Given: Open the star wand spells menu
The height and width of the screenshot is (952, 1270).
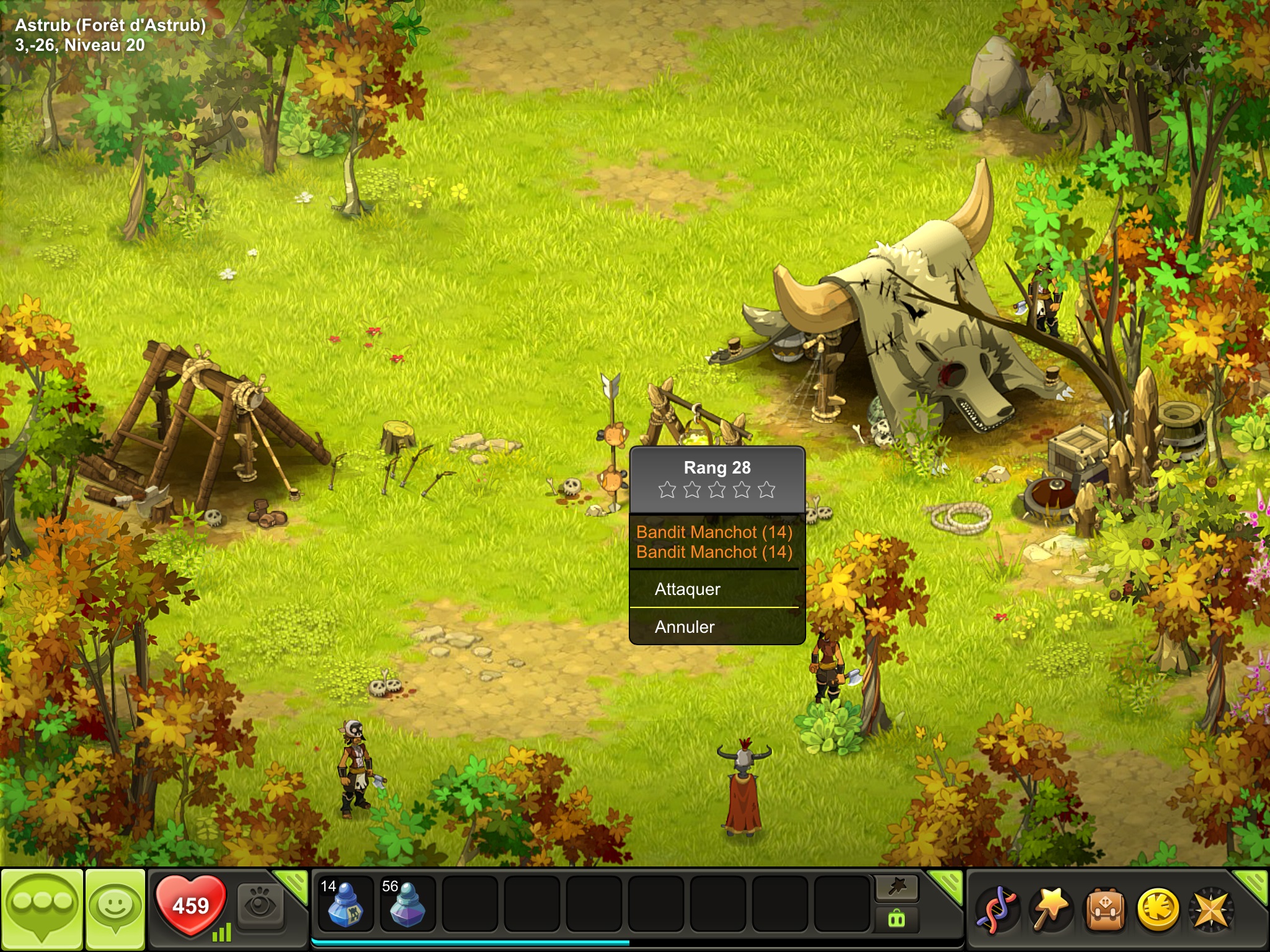Looking at the screenshot, I should point(1049,909).
